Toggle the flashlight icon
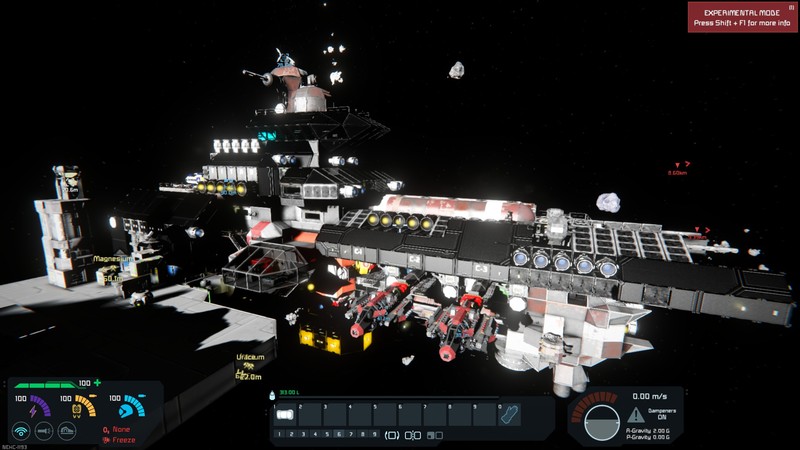 click(x=44, y=431)
